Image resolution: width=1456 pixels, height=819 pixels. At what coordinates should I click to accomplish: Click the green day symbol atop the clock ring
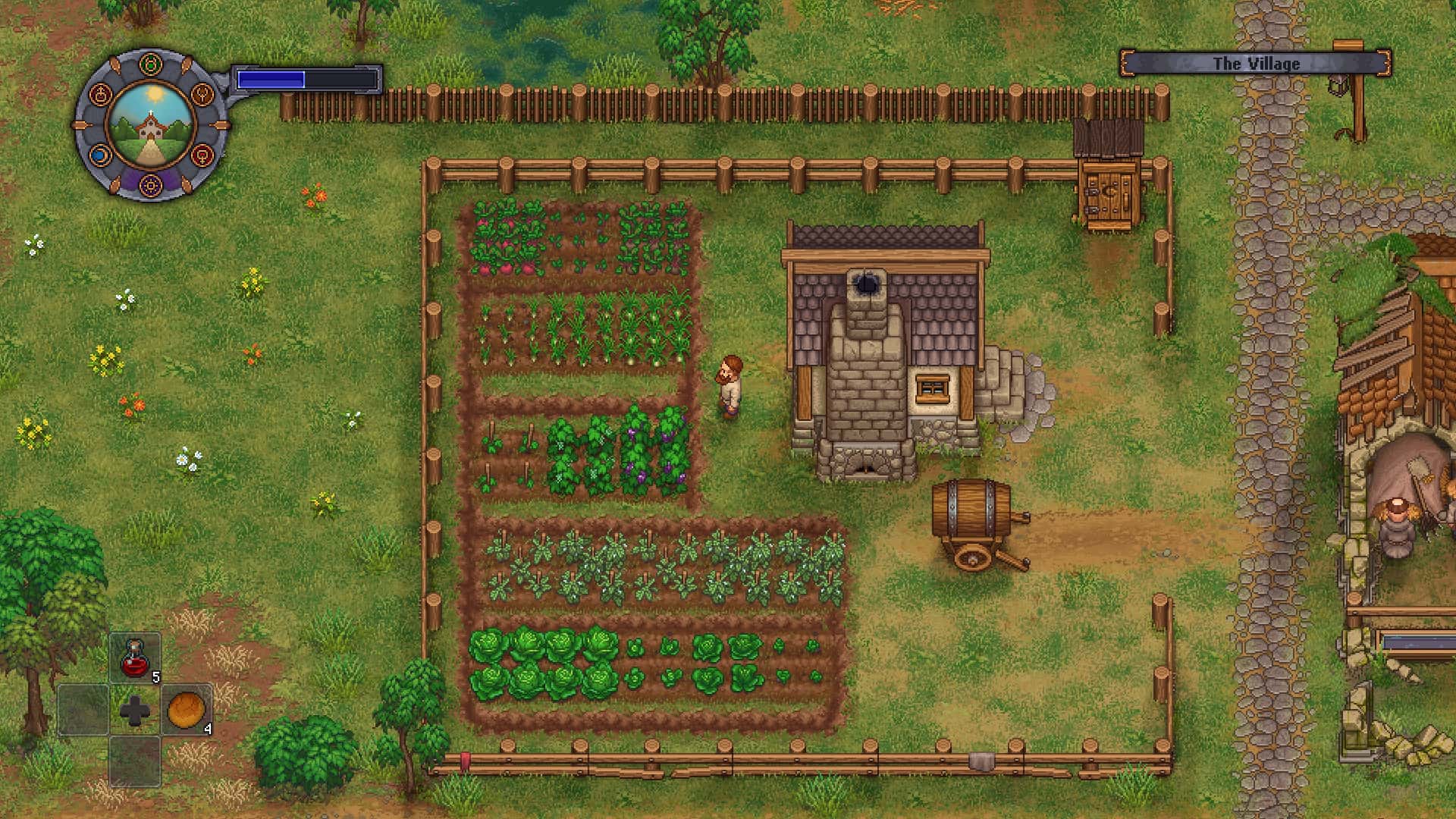point(151,63)
